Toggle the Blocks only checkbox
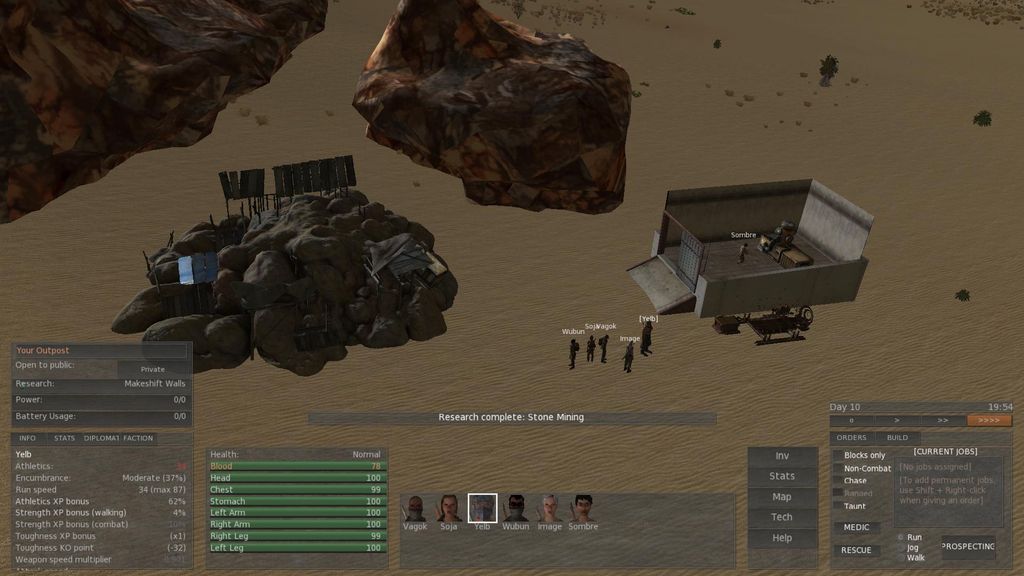This screenshot has height=576, width=1024. pos(838,455)
